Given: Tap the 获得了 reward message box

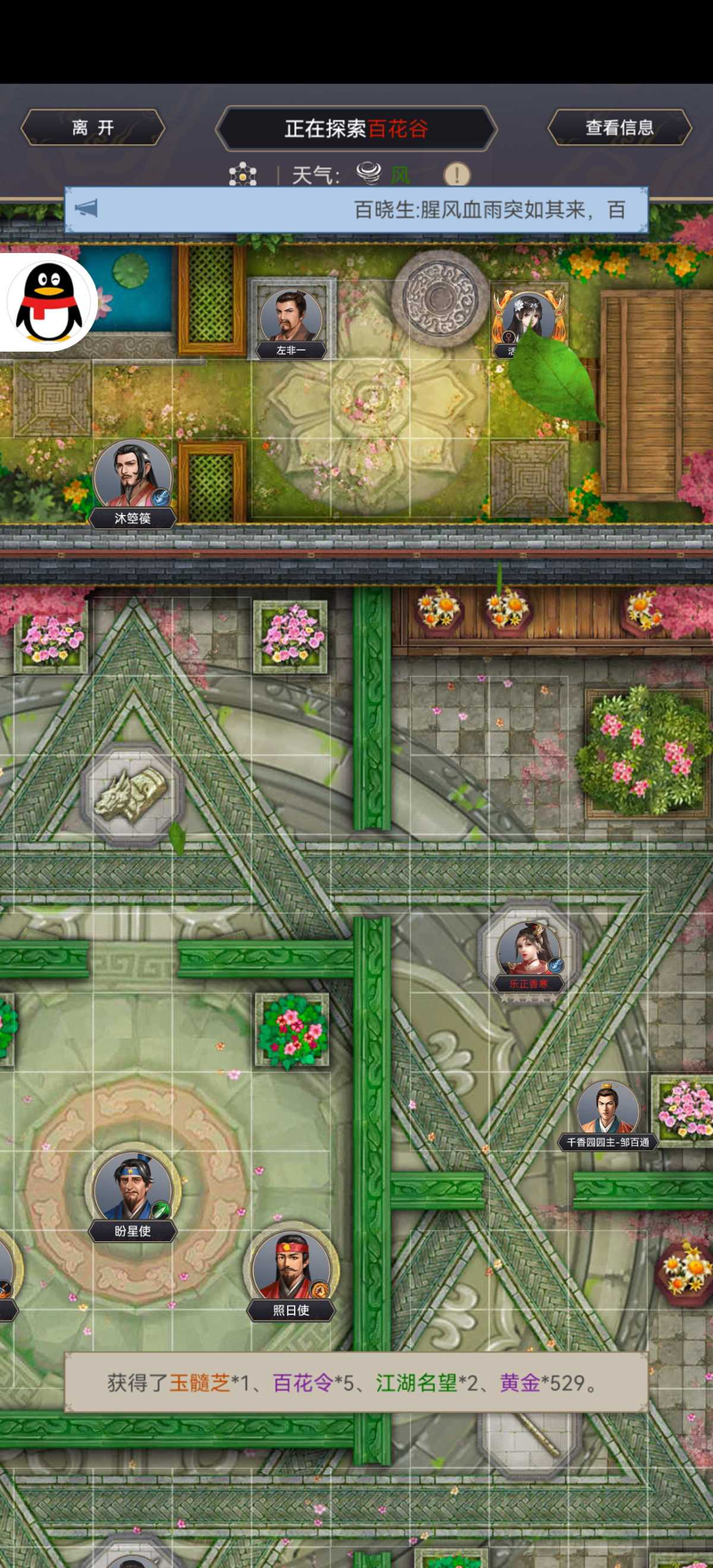Looking at the screenshot, I should pos(356,1382).
